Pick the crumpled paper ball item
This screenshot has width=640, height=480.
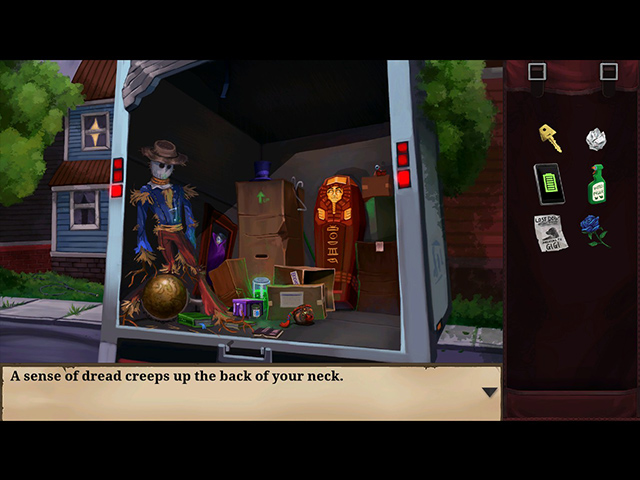click(596, 138)
